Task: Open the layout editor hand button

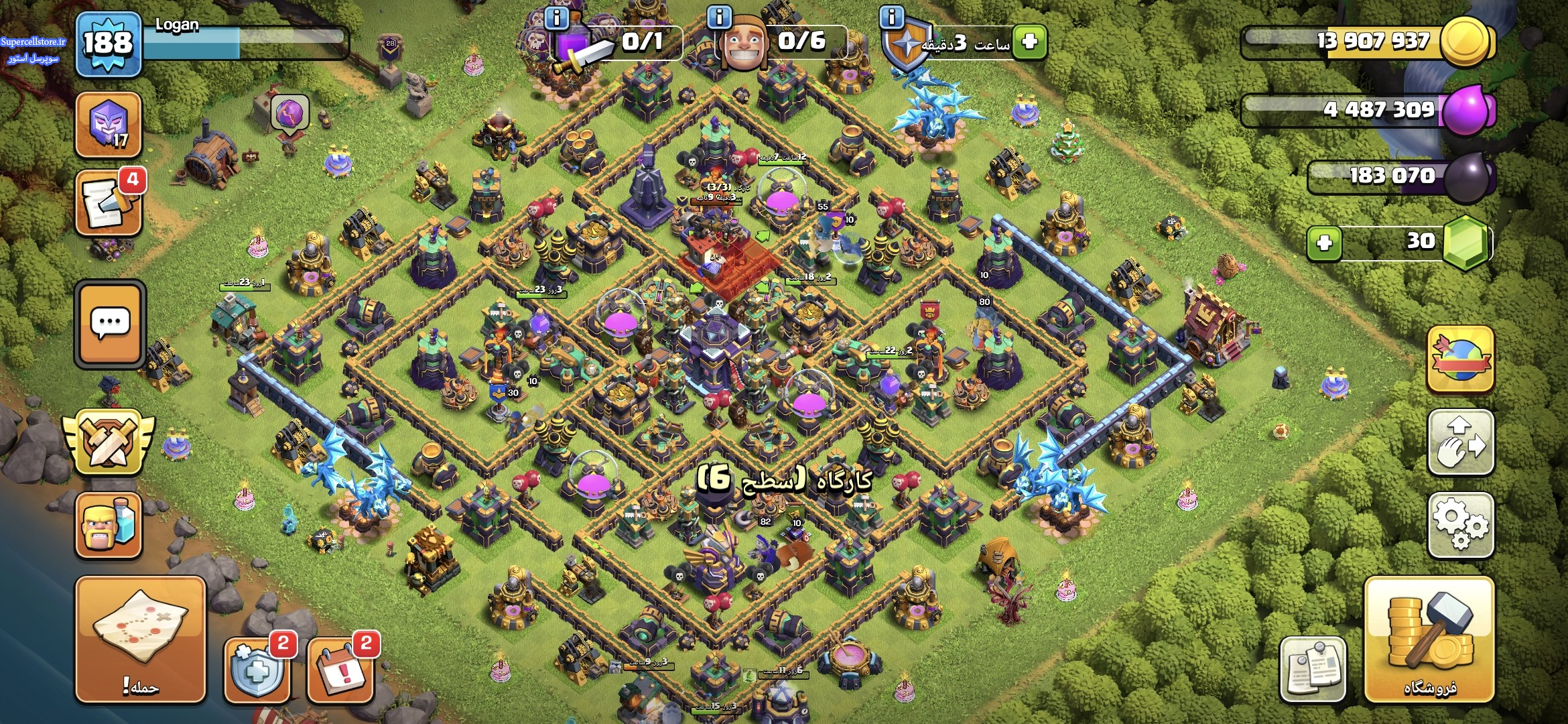Action: [x=1461, y=442]
